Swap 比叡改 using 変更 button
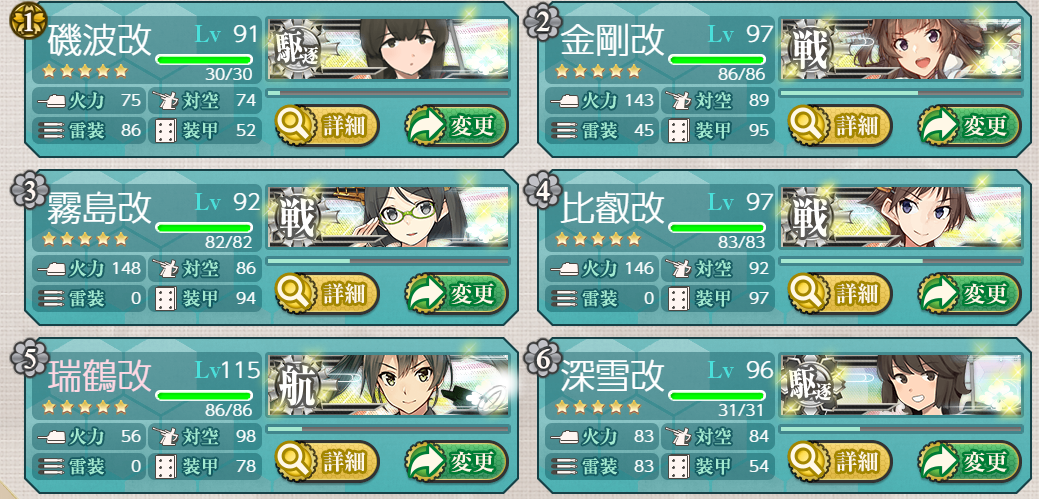 tap(969, 294)
